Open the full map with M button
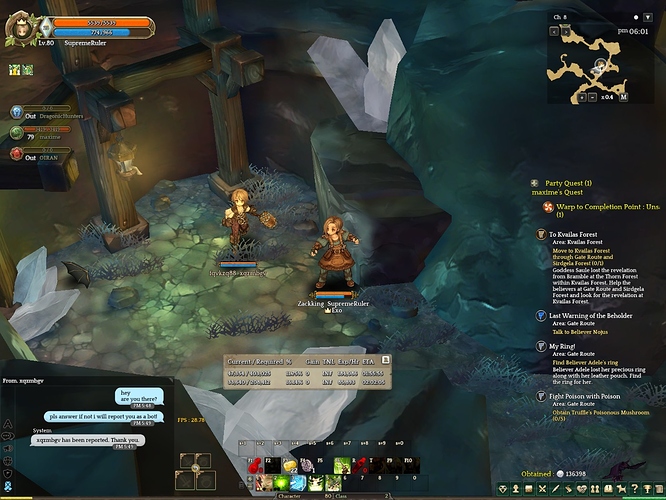The image size is (666, 500). (624, 97)
